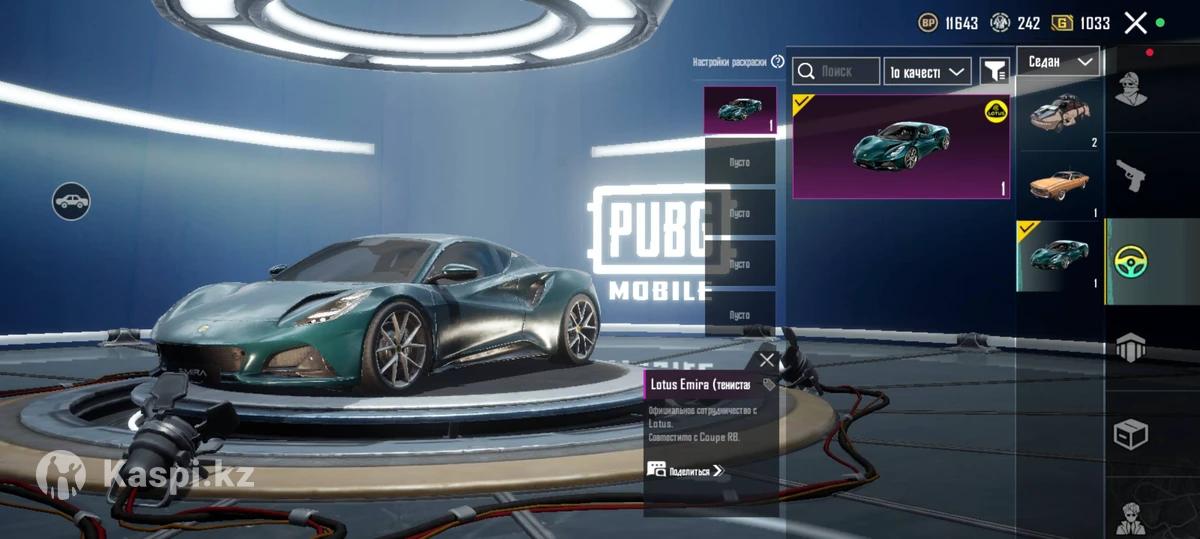This screenshot has height=539, width=1200.
Task: Choose the rusty armored car thumbnail
Action: coord(1060,115)
